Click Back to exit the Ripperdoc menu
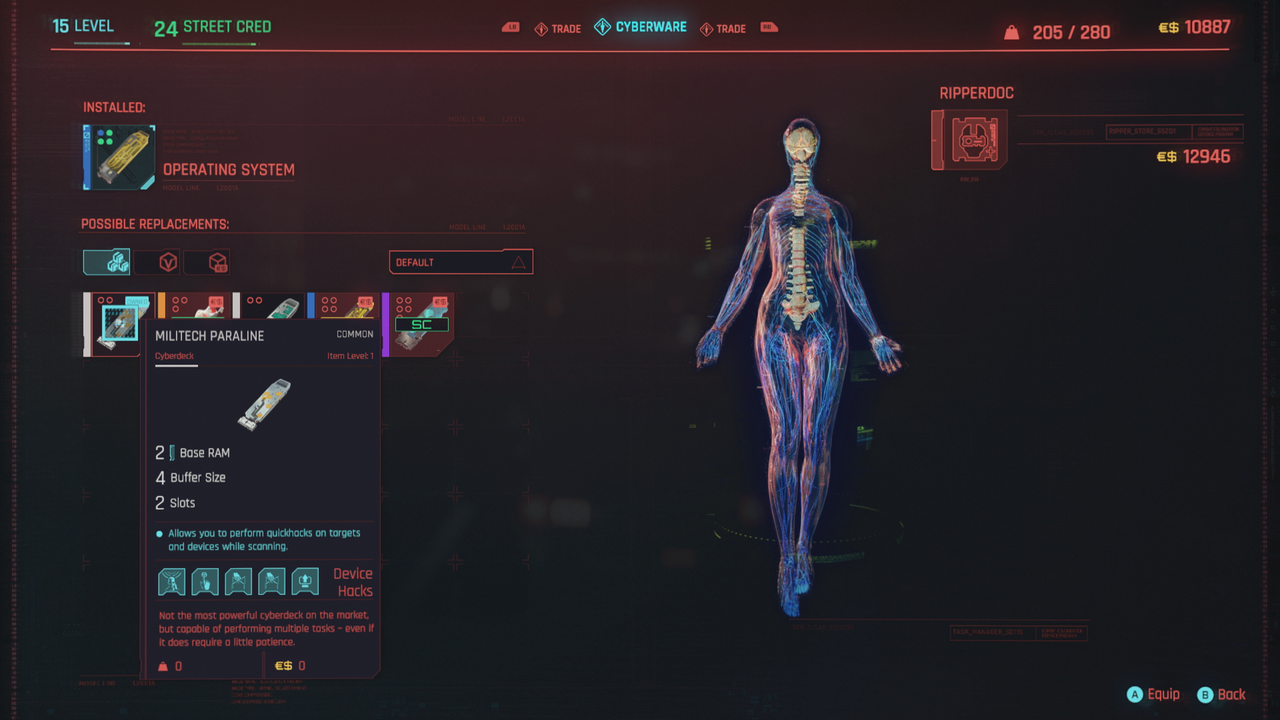 pos(1222,694)
